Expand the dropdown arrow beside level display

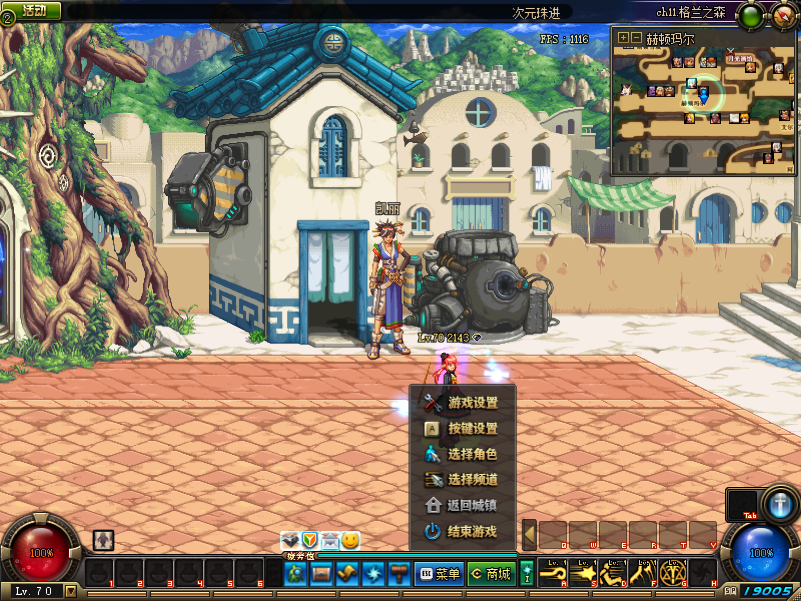(70, 591)
